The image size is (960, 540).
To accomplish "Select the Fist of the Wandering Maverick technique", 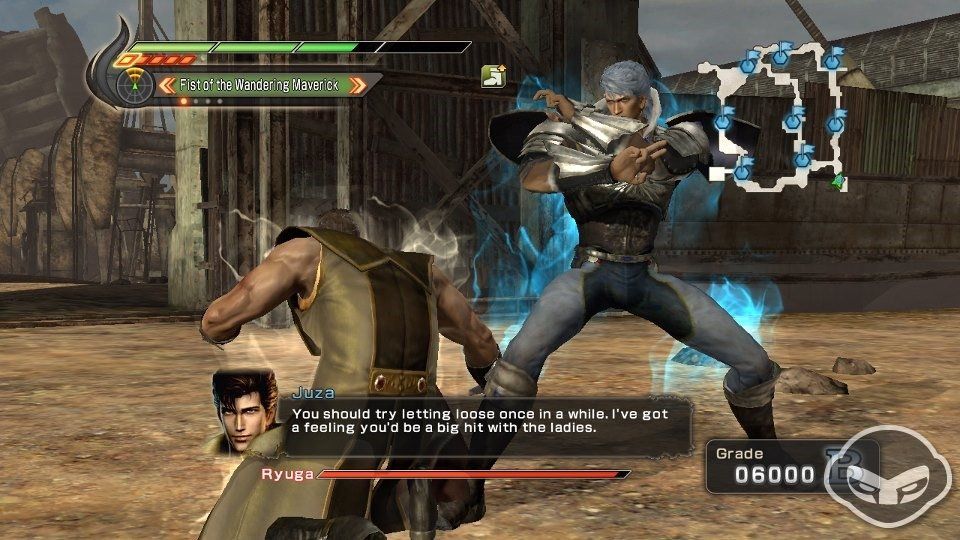I will [262, 85].
